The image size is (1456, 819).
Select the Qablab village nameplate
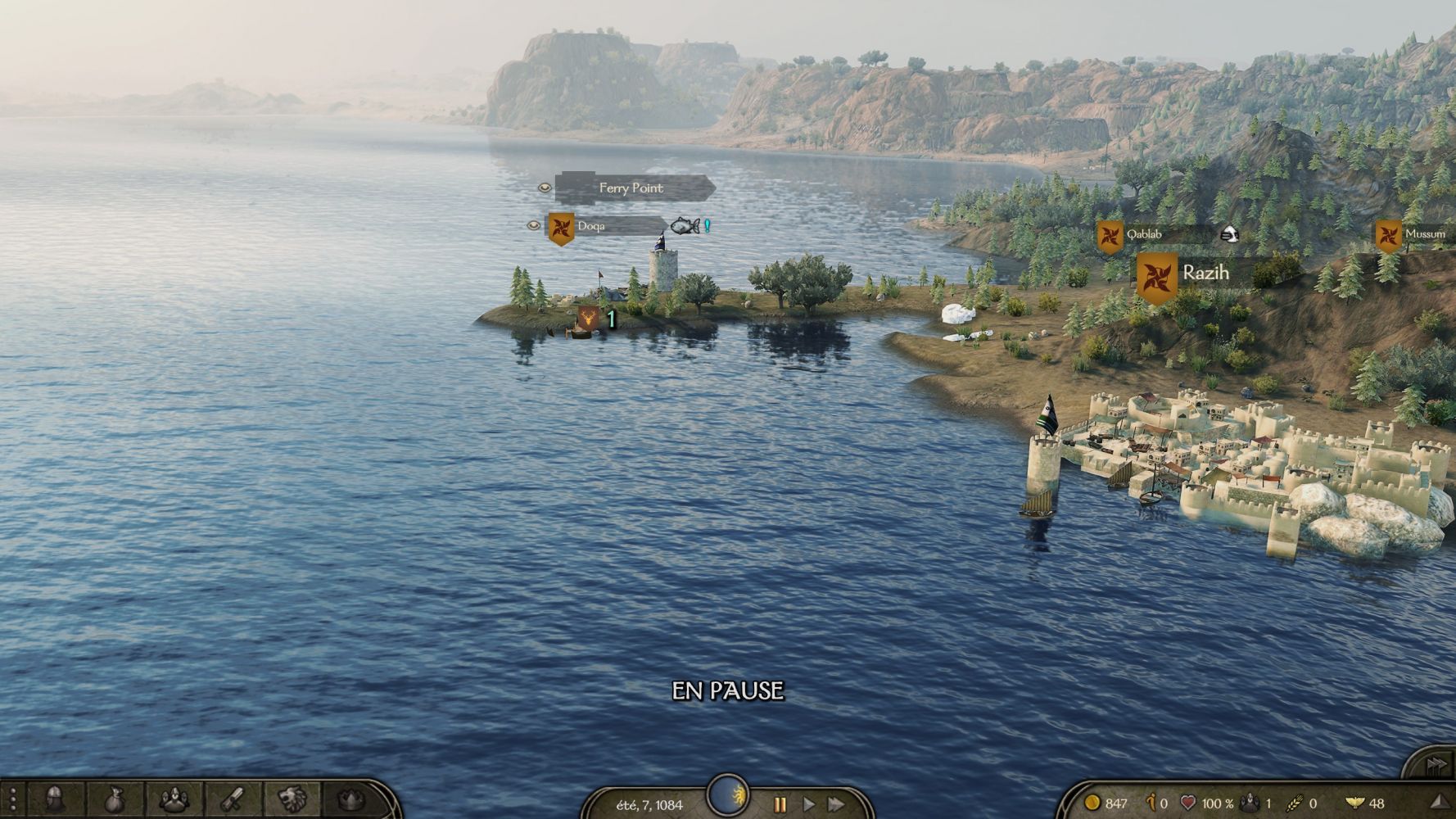coord(1144,235)
